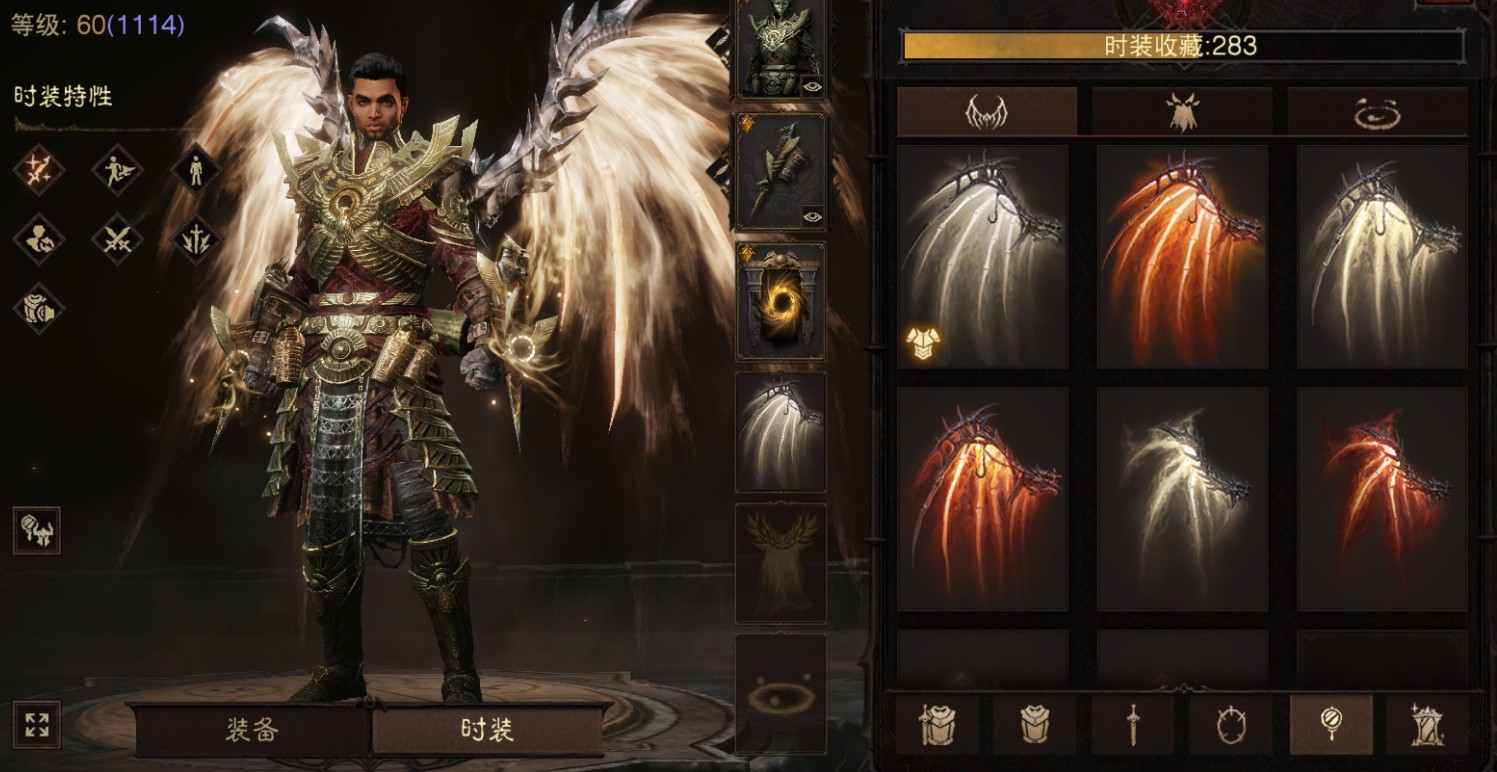The image size is (1497, 772).
Task: Select the empty cape cosmetic slot
Action: (781, 563)
